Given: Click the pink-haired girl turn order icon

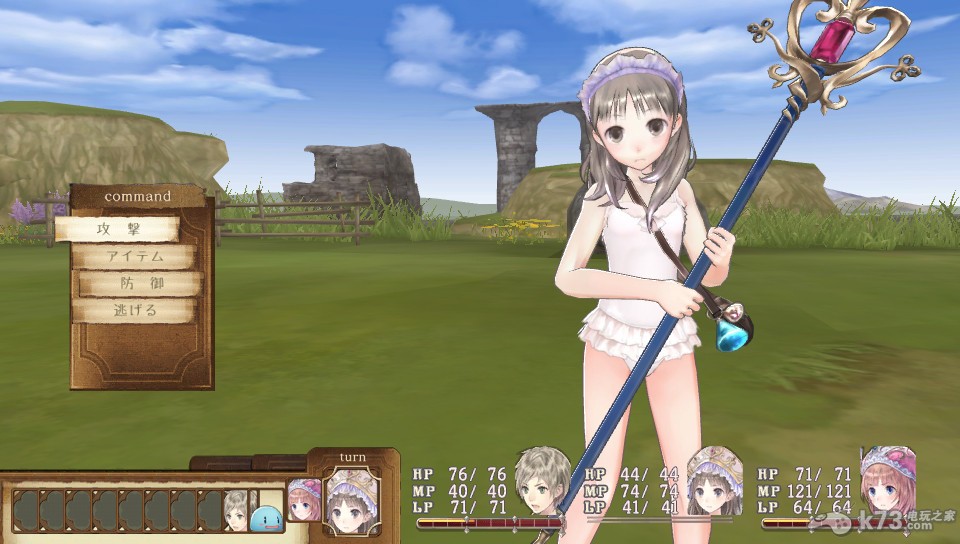Looking at the screenshot, I should pyautogui.click(x=304, y=500).
